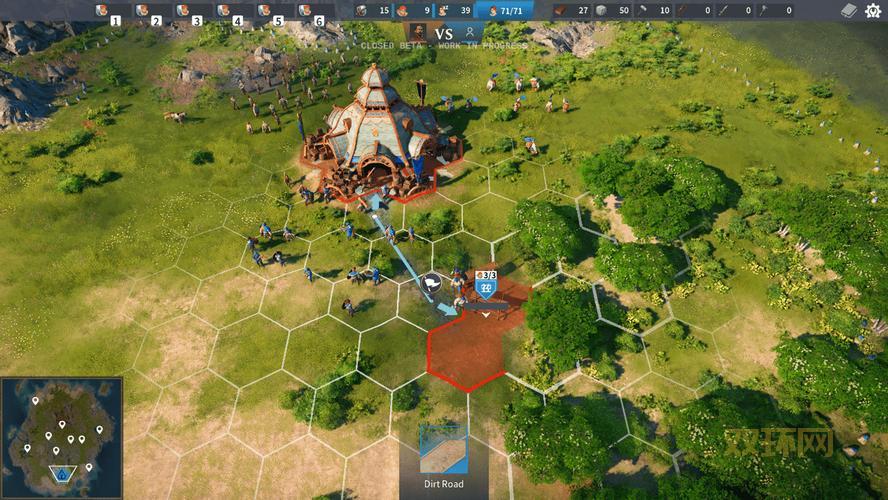
Task: Click the opponent silhouette right of VS
Action: [470, 32]
